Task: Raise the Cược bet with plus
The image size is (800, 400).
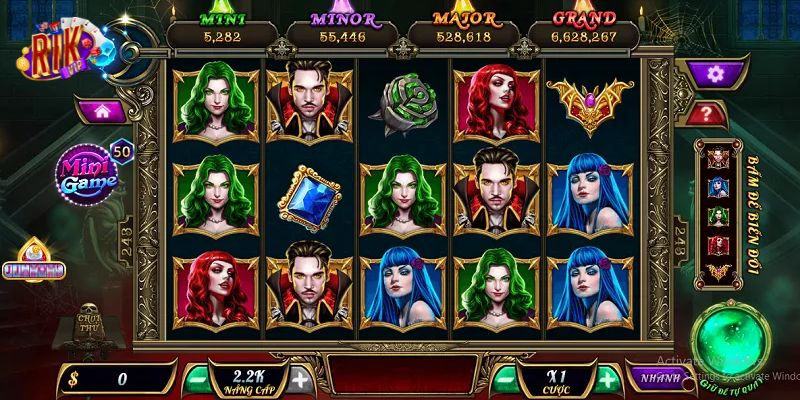Action: (607, 378)
